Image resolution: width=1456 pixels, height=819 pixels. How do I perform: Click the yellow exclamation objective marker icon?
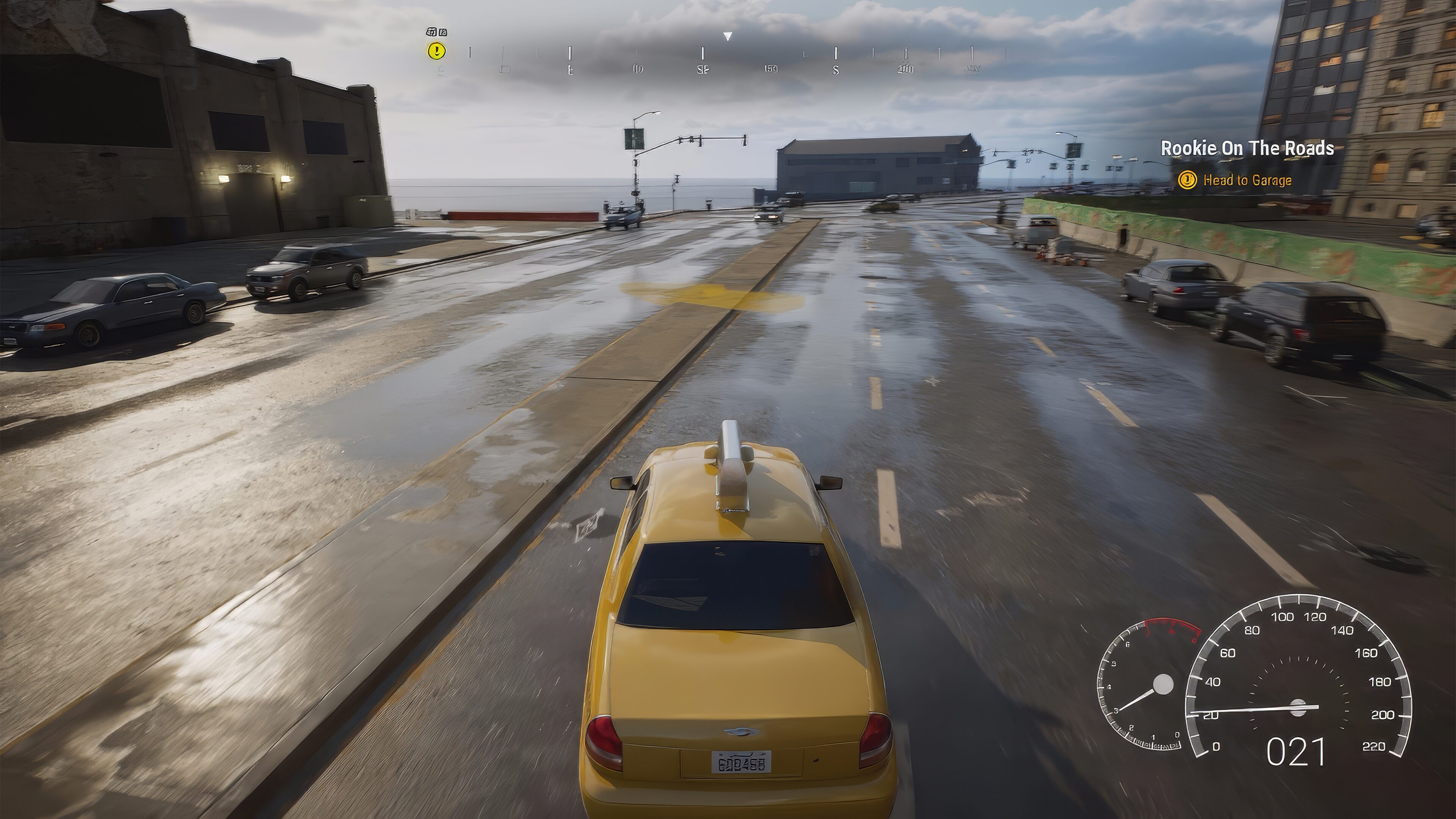tap(436, 52)
